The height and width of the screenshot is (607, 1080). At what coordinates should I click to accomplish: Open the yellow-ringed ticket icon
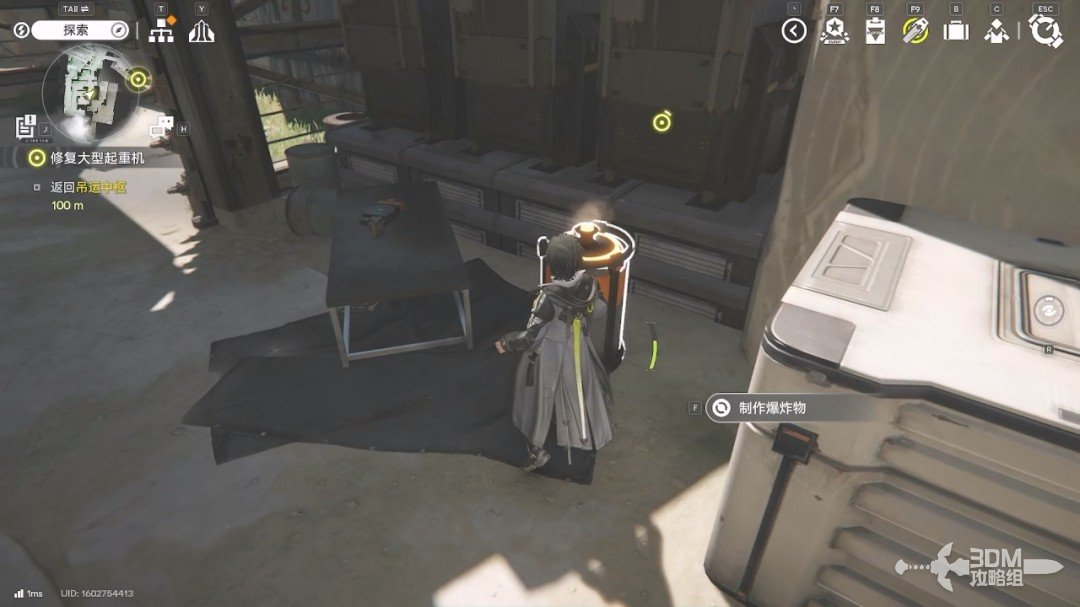point(915,31)
